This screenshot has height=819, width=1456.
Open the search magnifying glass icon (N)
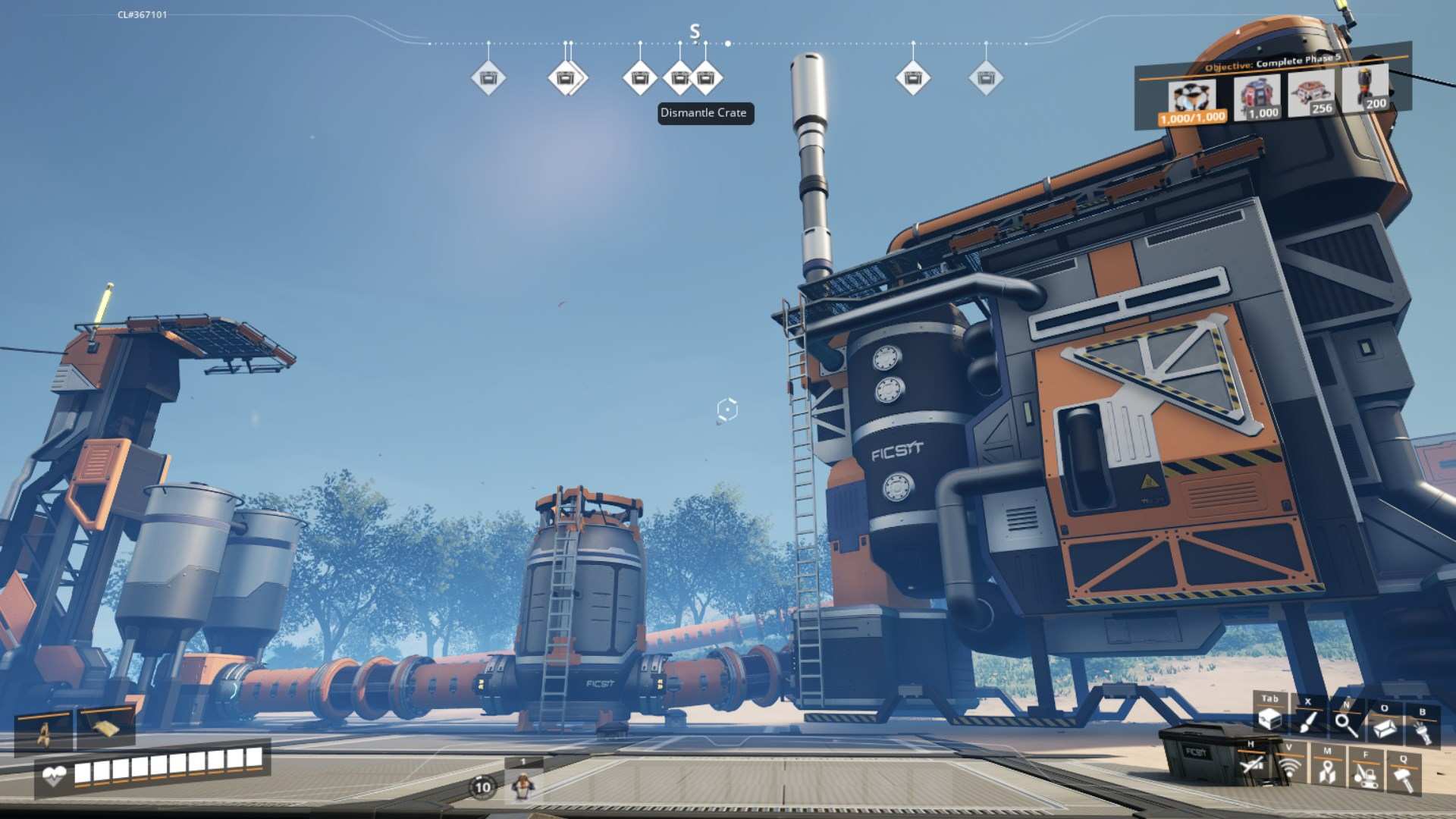point(1346,725)
